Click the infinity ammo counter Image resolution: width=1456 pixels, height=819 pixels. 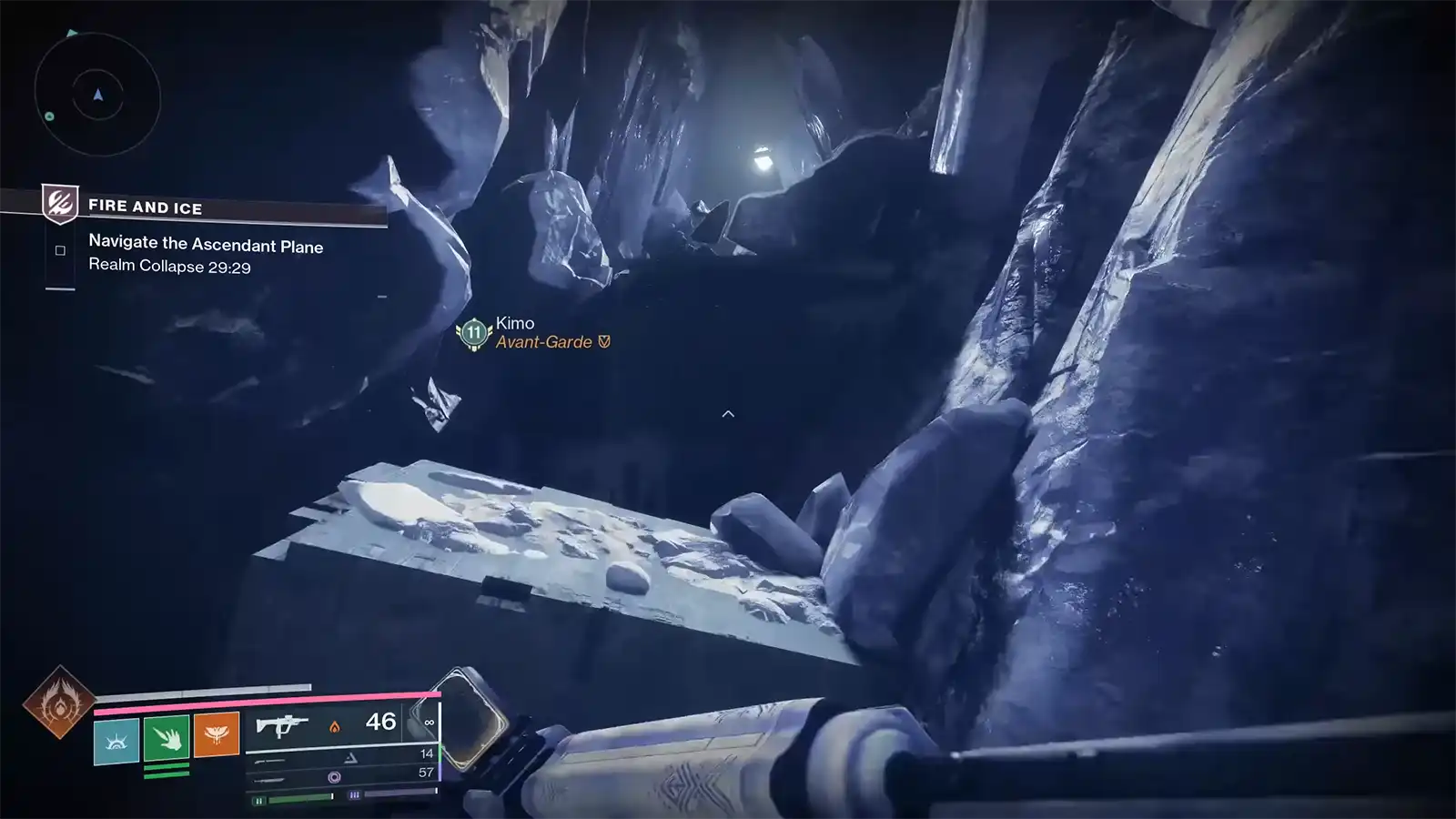click(x=429, y=723)
